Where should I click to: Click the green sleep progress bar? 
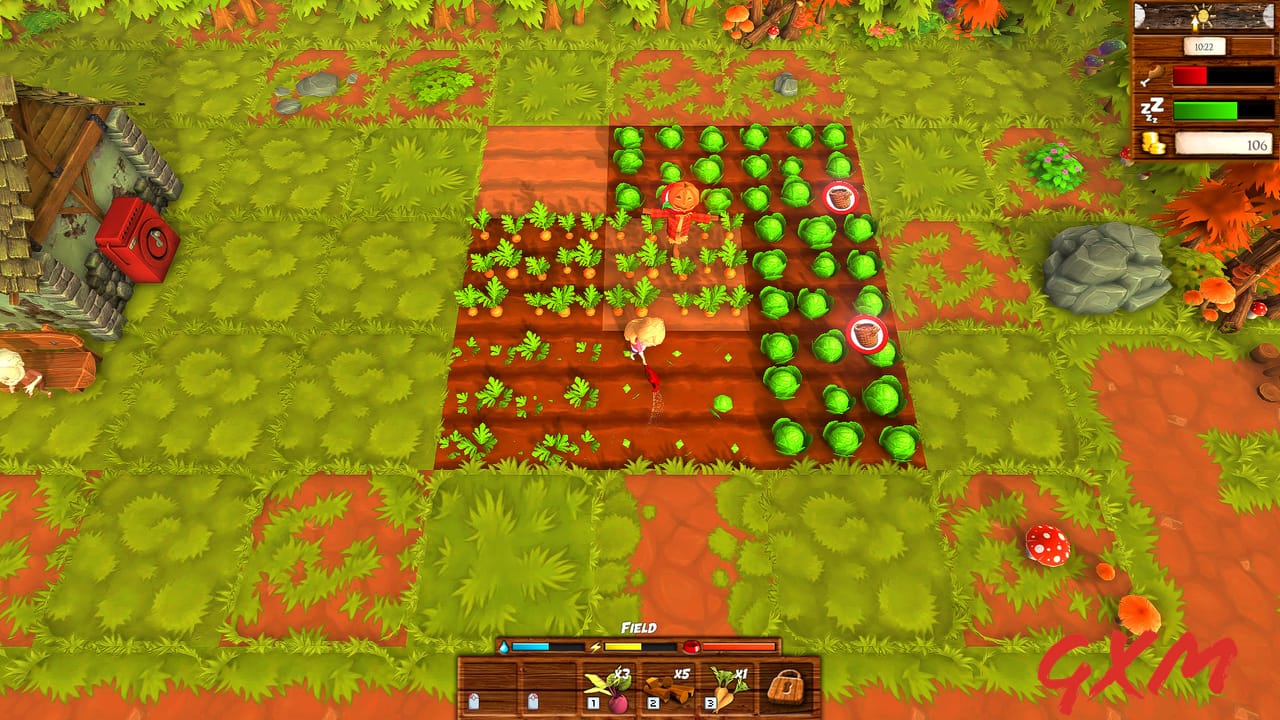(1206, 110)
